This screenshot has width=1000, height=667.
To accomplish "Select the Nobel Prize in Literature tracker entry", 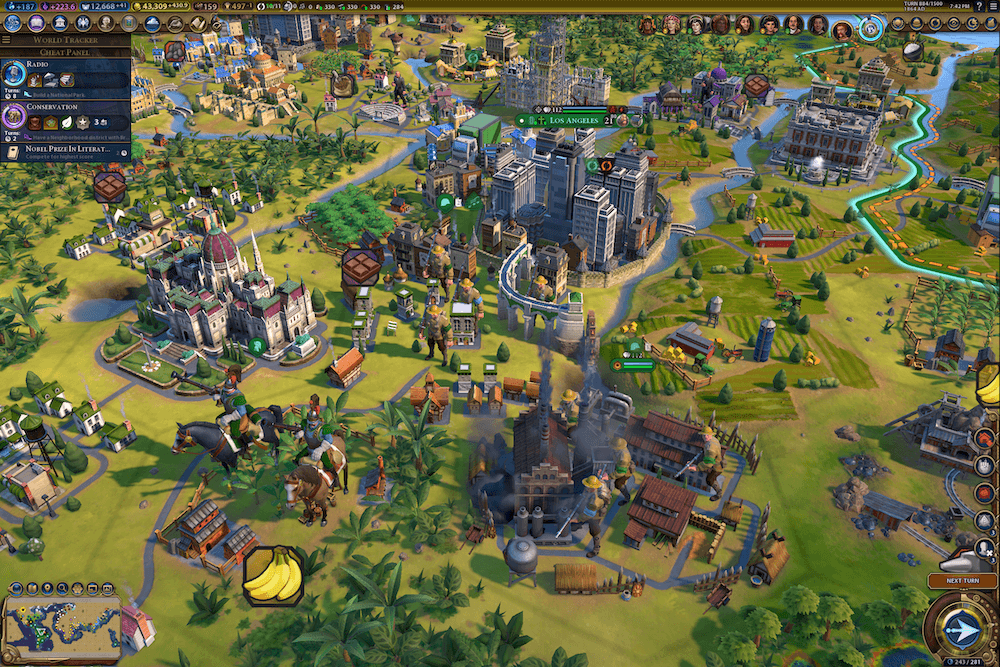I will (65, 152).
